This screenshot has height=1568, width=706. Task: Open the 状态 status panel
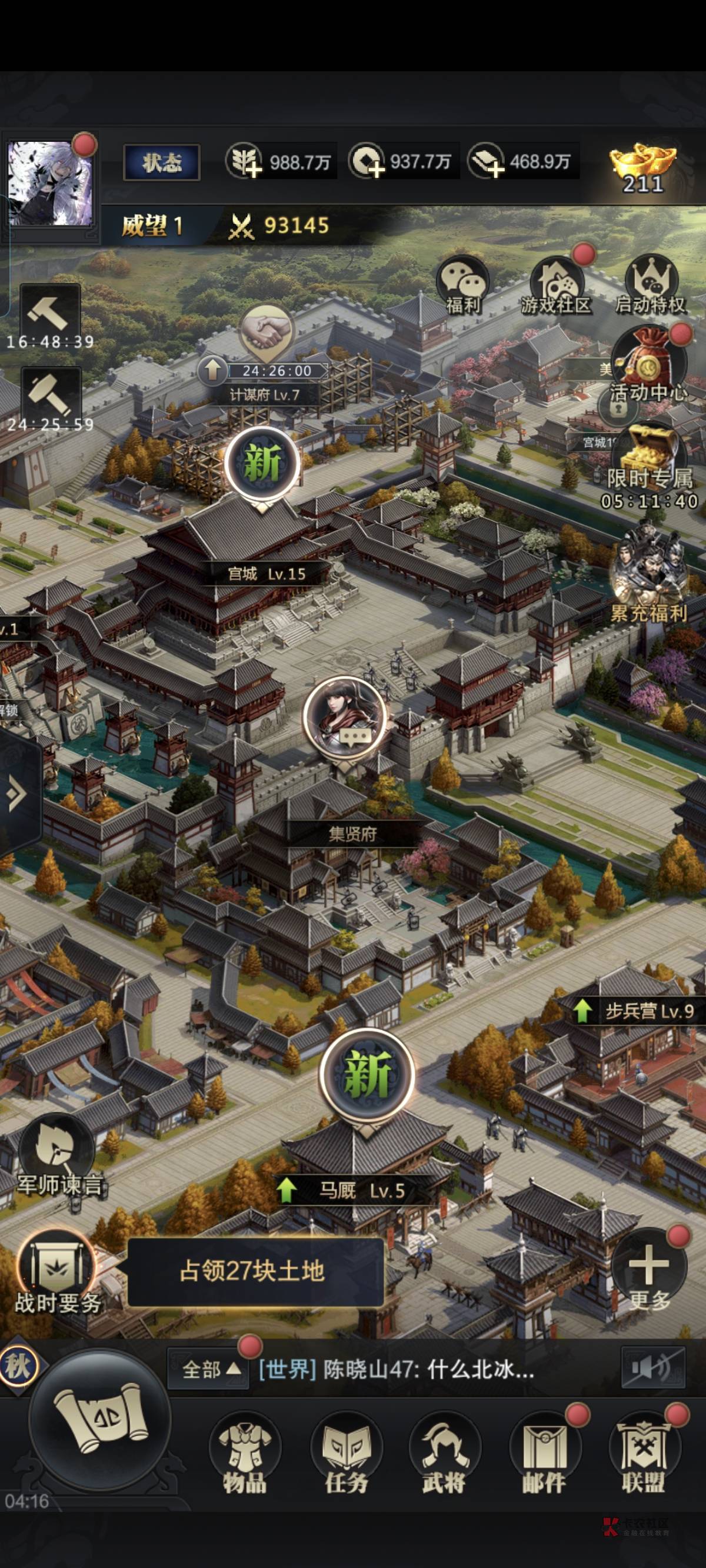point(162,162)
